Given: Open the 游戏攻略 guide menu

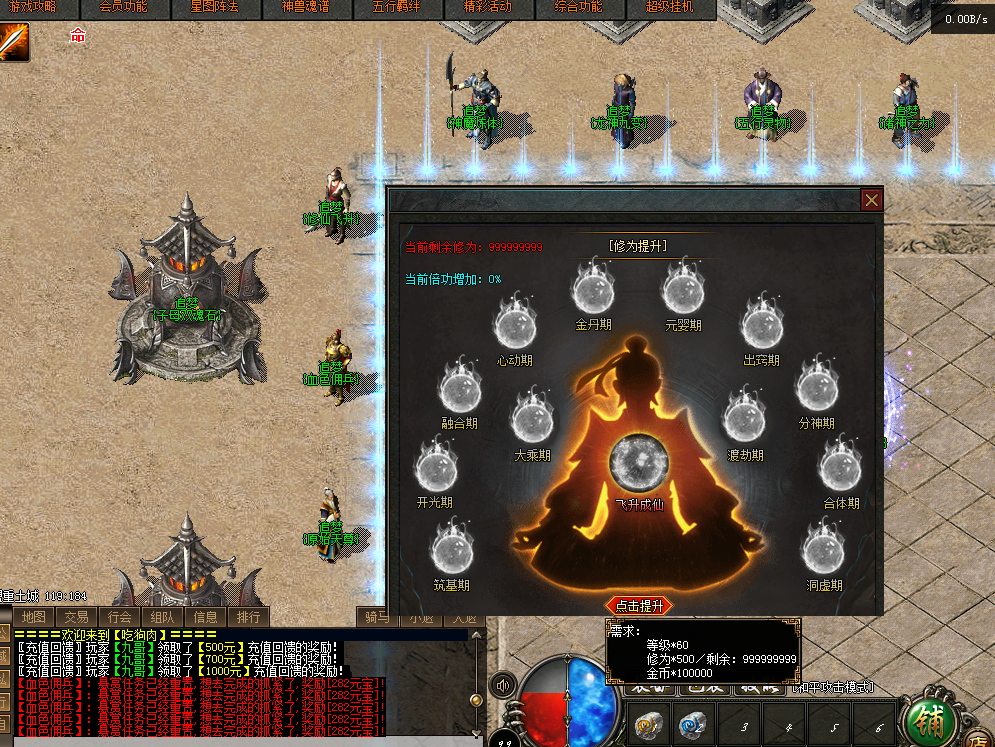Looking at the screenshot, I should pyautogui.click(x=33, y=8).
